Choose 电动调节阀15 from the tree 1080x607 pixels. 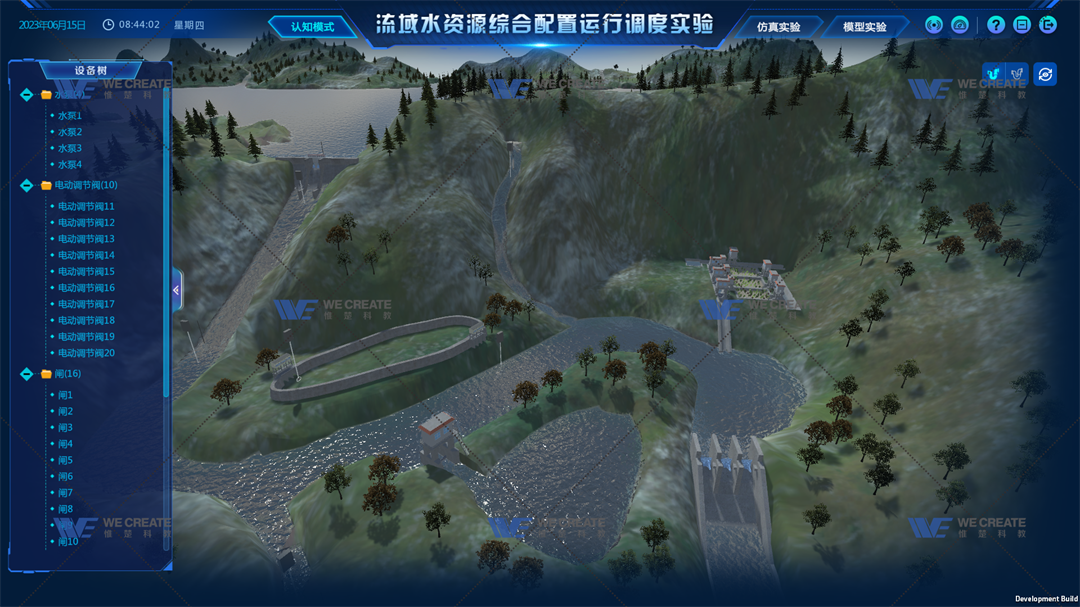pos(86,272)
